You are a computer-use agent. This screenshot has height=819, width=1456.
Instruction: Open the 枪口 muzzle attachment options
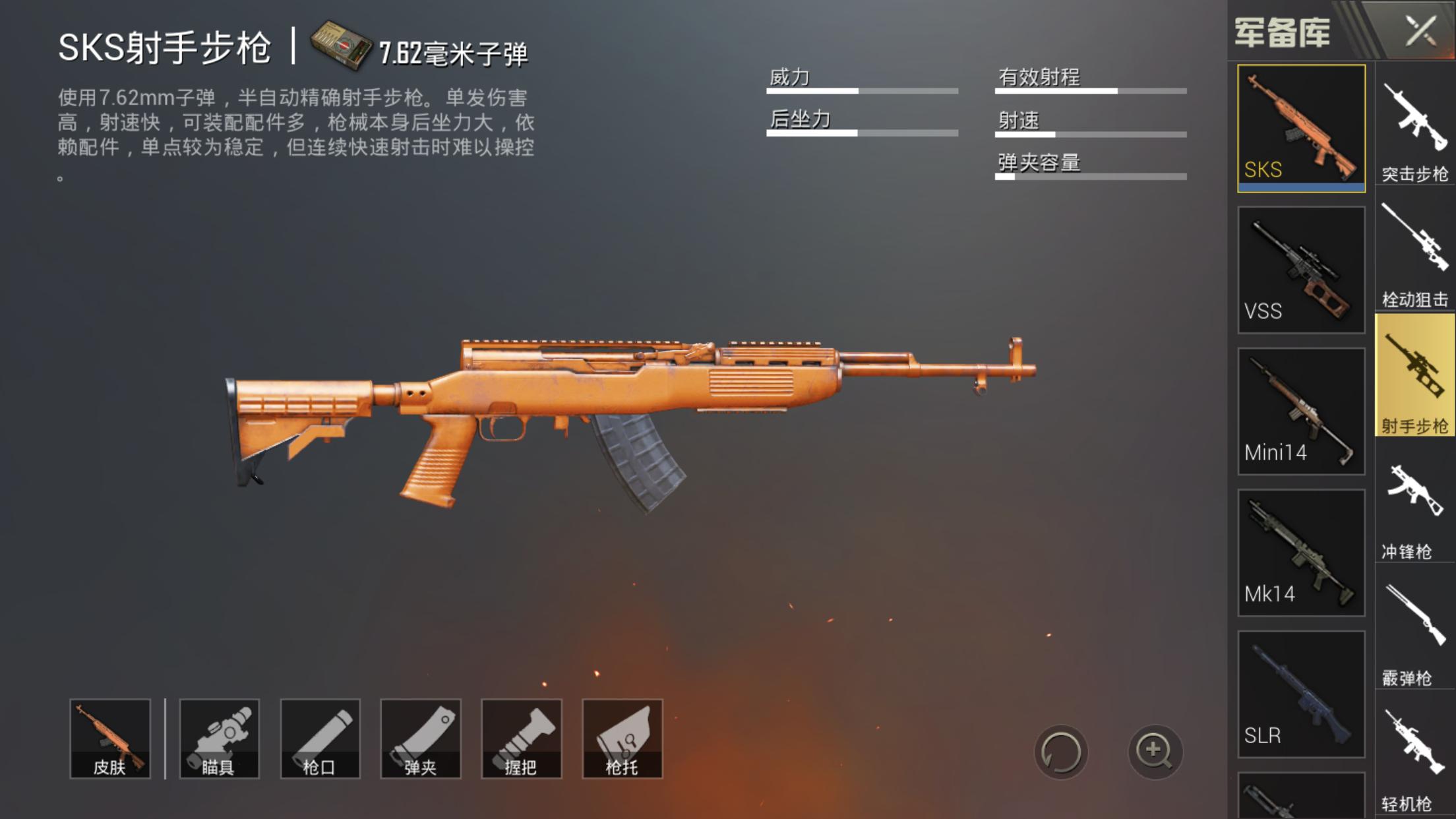[x=321, y=738]
